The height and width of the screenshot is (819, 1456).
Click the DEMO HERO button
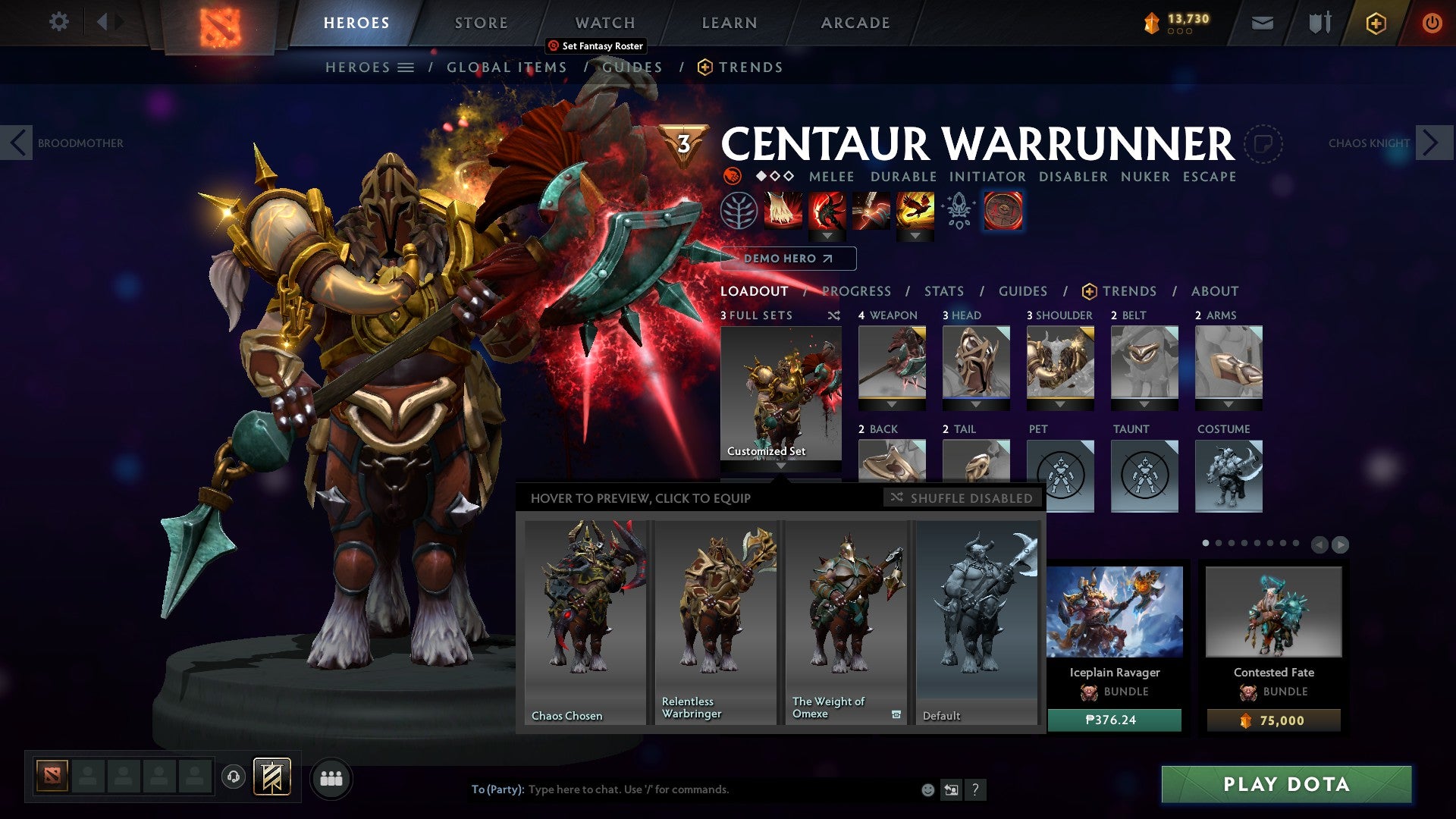[789, 258]
